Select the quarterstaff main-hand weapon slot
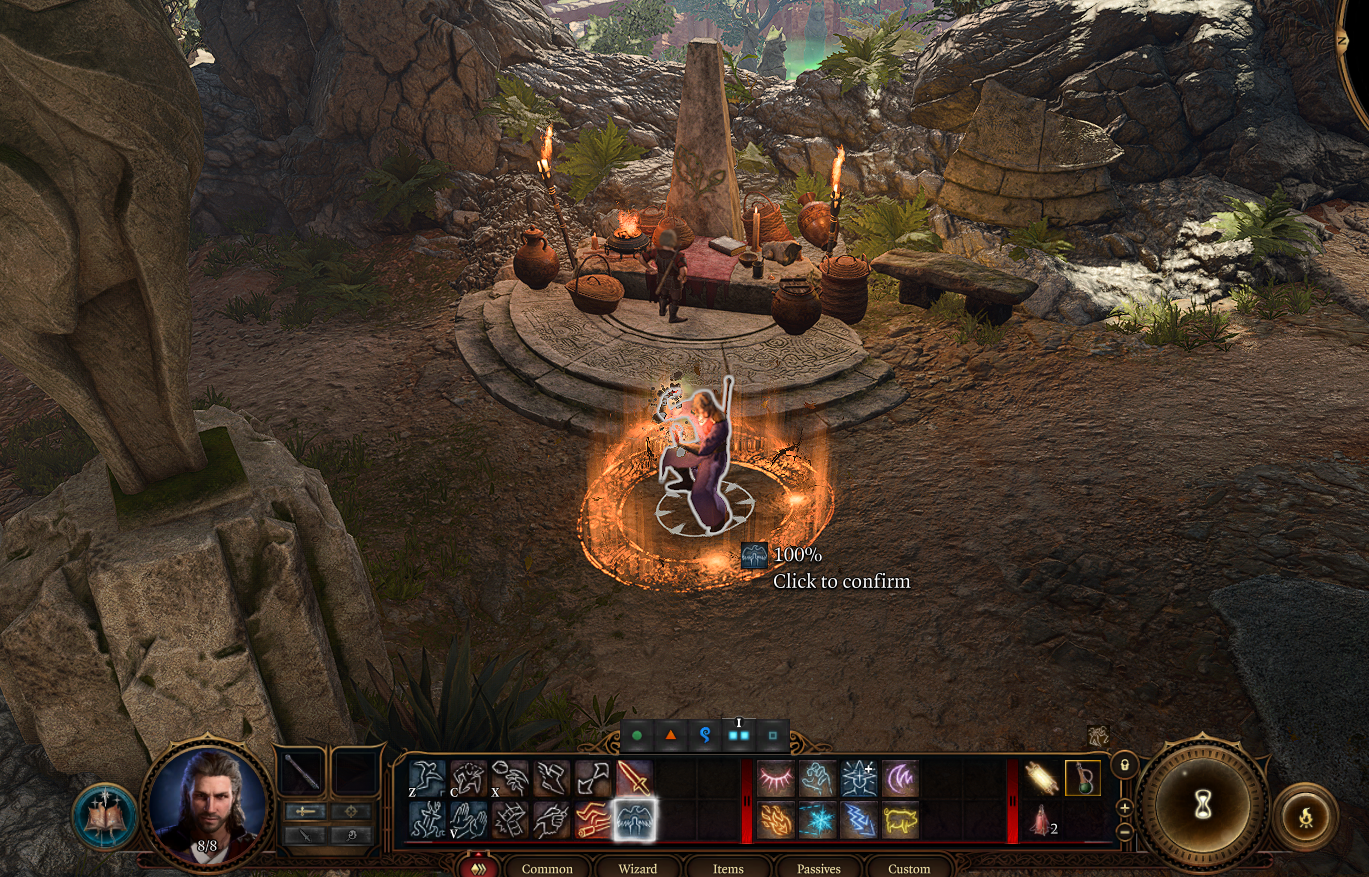1369x877 pixels. (x=300, y=771)
